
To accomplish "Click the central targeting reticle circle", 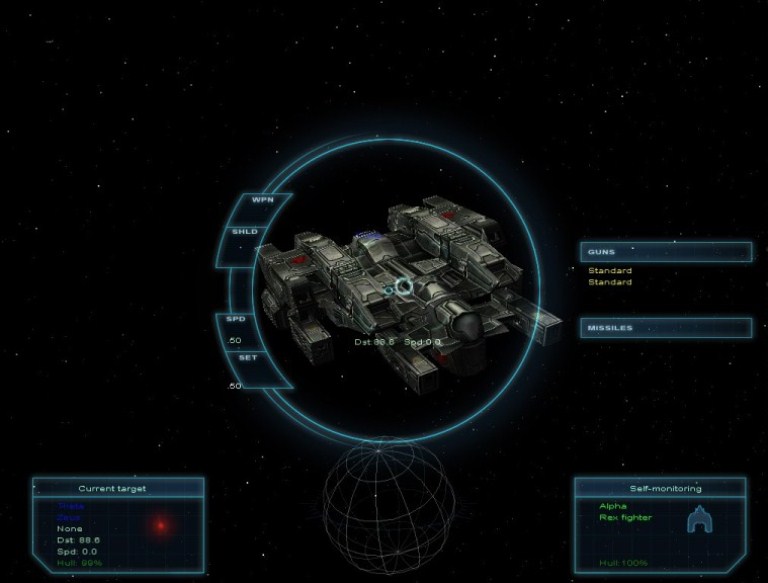I will tap(403, 288).
